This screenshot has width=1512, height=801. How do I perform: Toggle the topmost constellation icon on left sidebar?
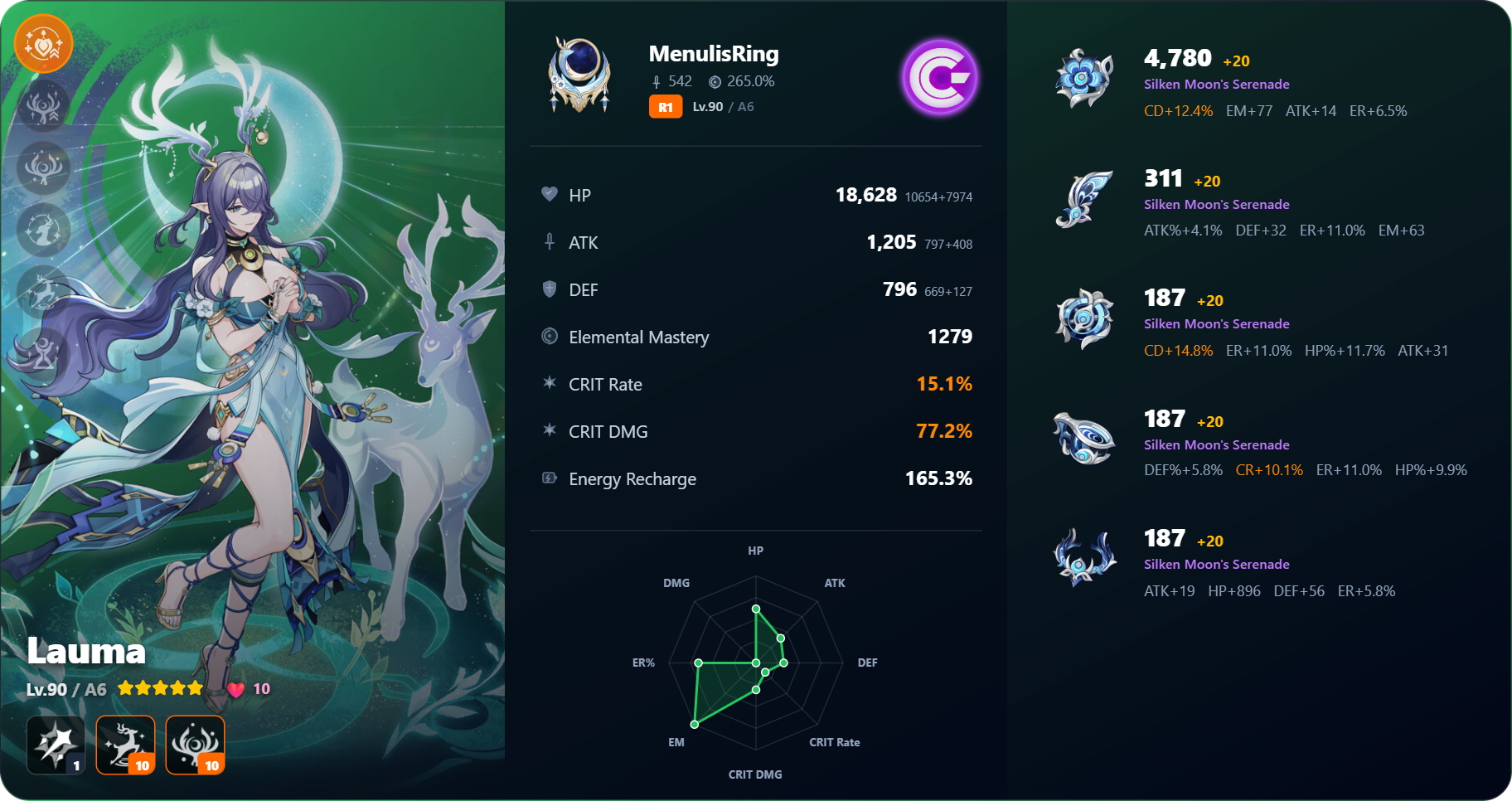coord(43,106)
